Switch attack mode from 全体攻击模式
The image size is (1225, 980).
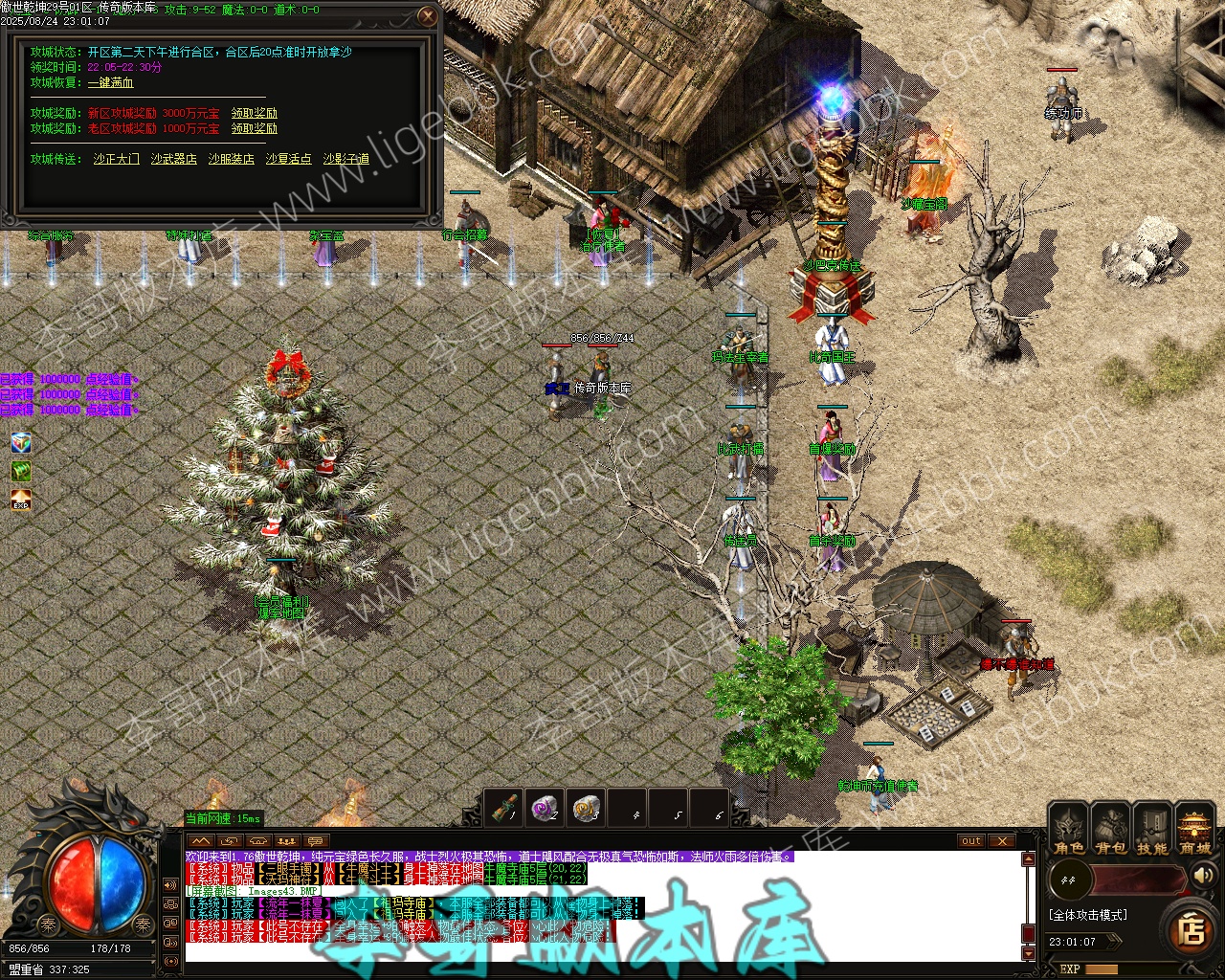click(1087, 915)
